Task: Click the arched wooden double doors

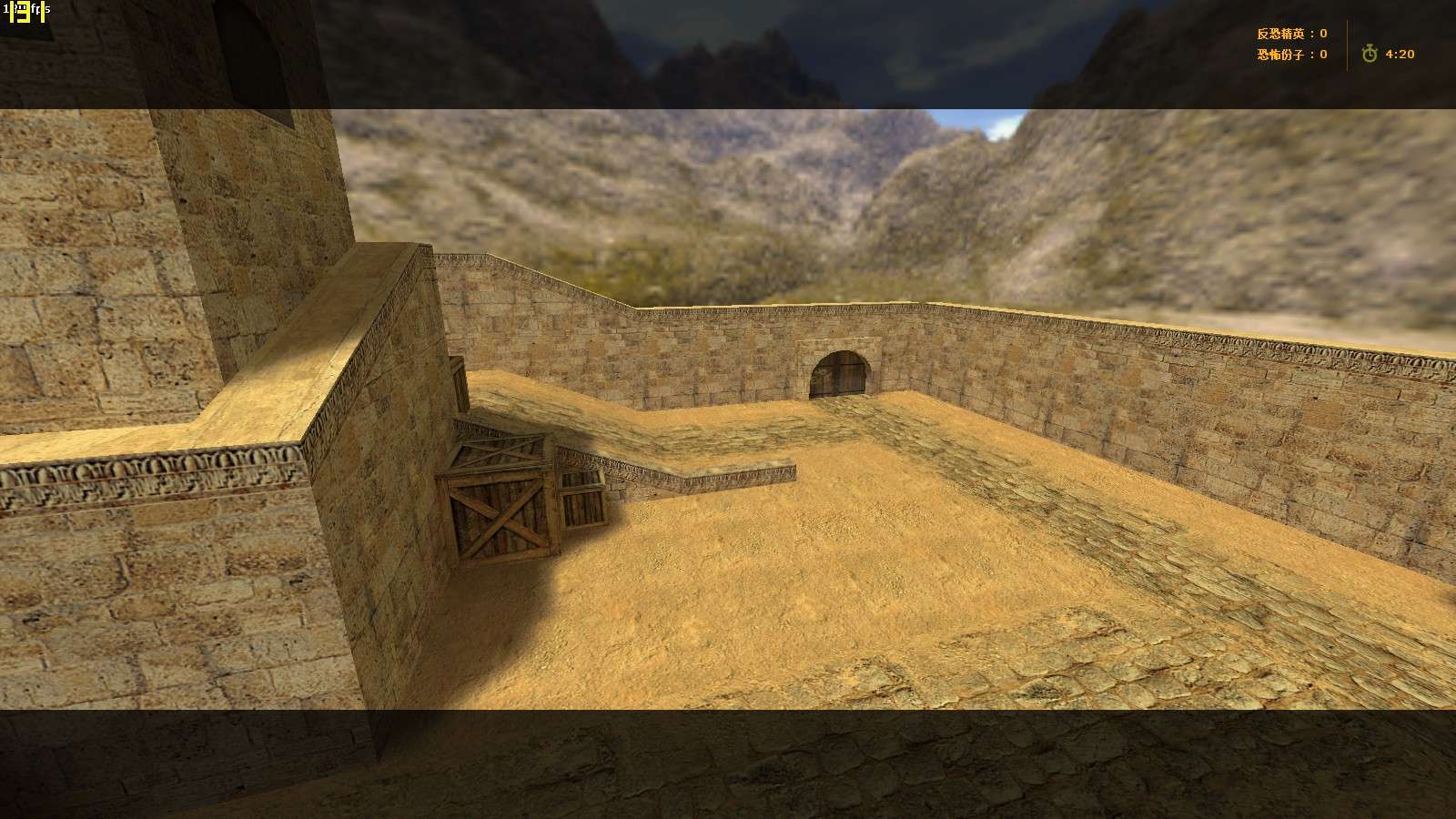Action: pos(838,373)
